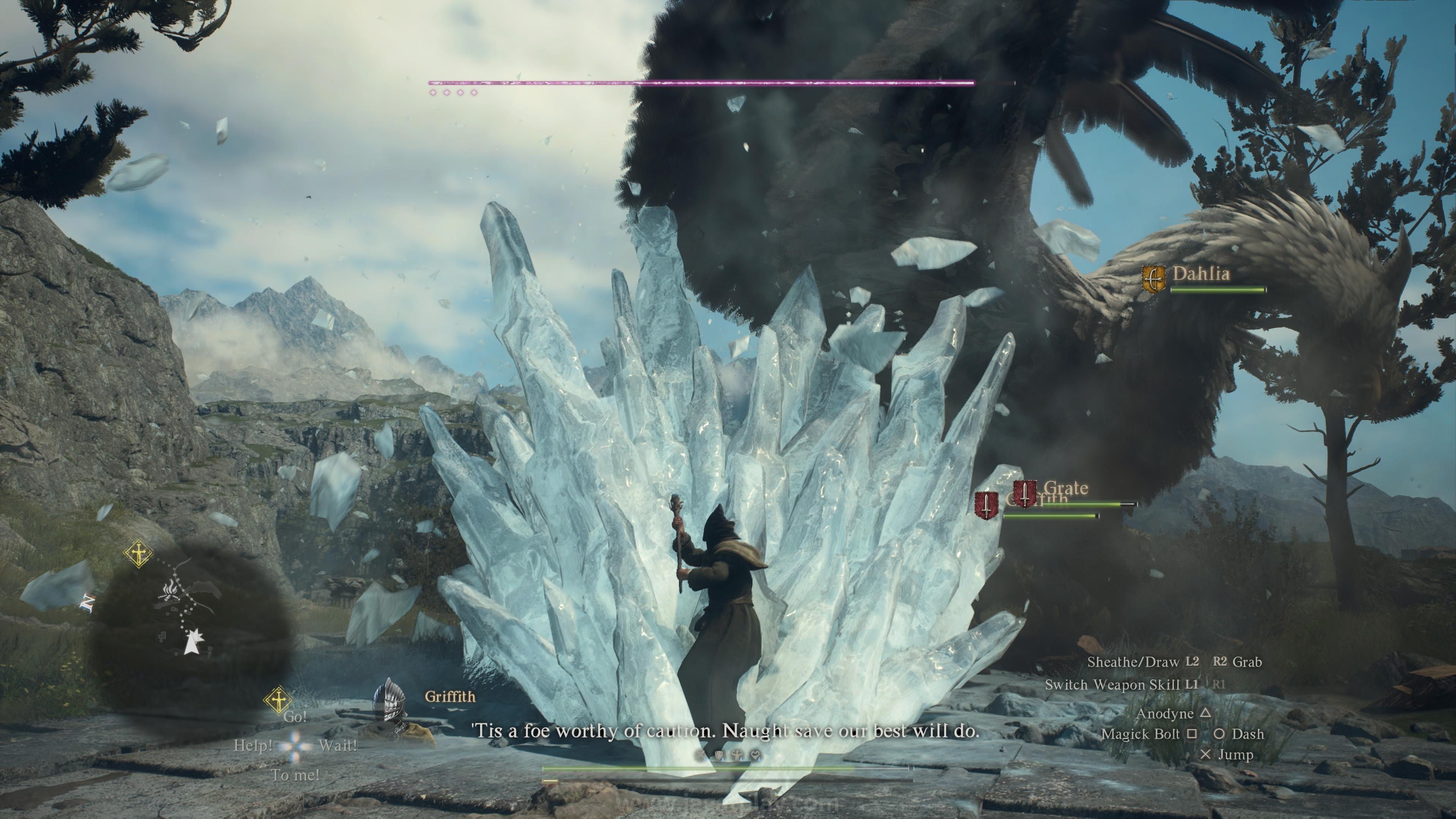
Task: Use the Magick Bolt skill label
Action: [x=1141, y=734]
